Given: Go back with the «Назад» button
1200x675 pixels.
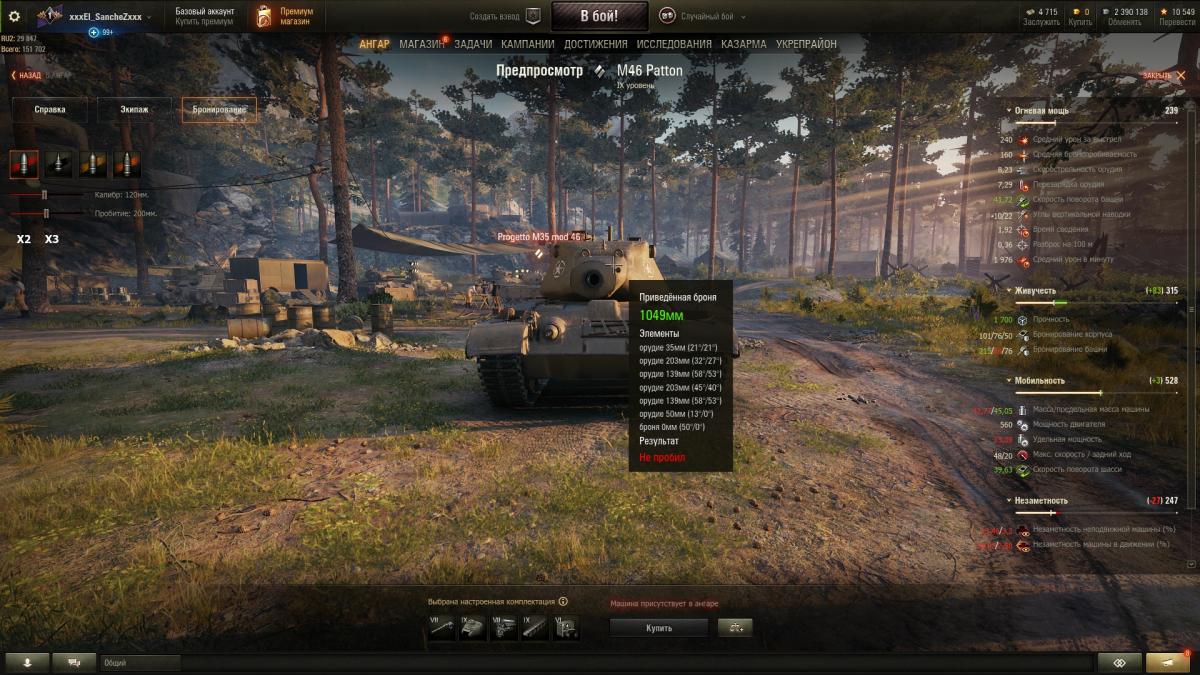Looking at the screenshot, I should [x=26, y=75].
